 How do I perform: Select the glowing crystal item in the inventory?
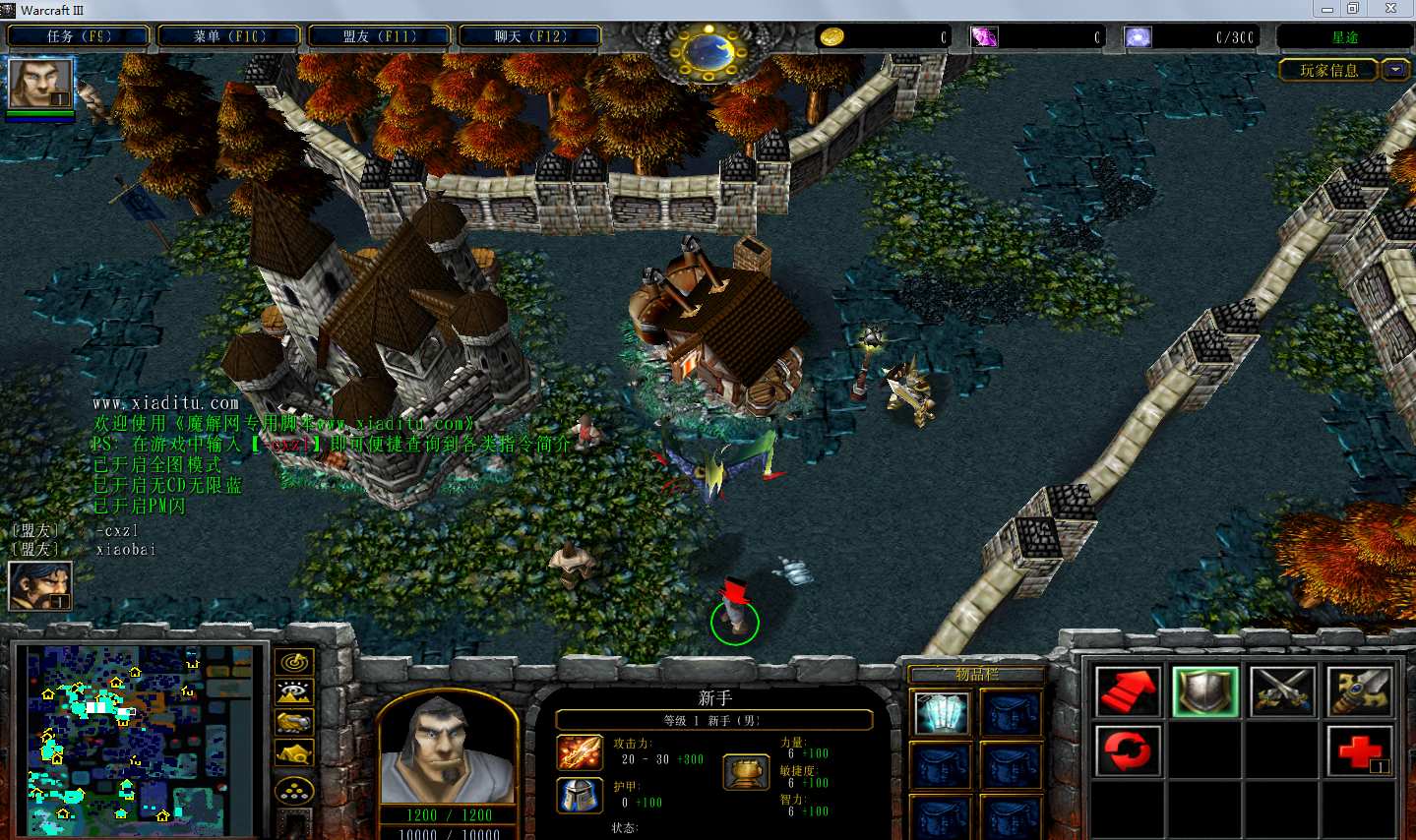pyautogui.click(x=942, y=713)
